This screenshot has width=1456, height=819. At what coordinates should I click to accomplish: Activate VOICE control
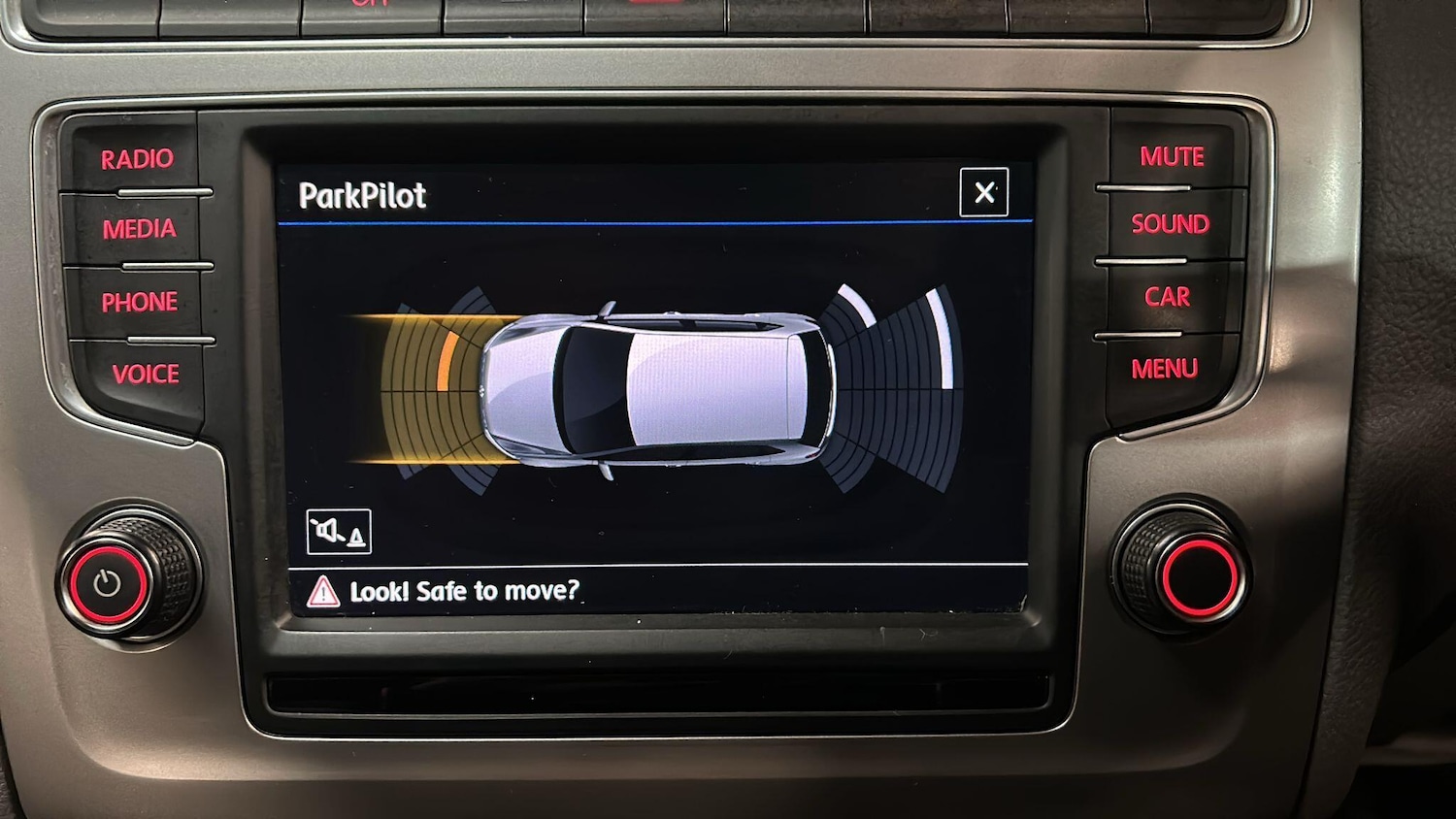click(146, 374)
